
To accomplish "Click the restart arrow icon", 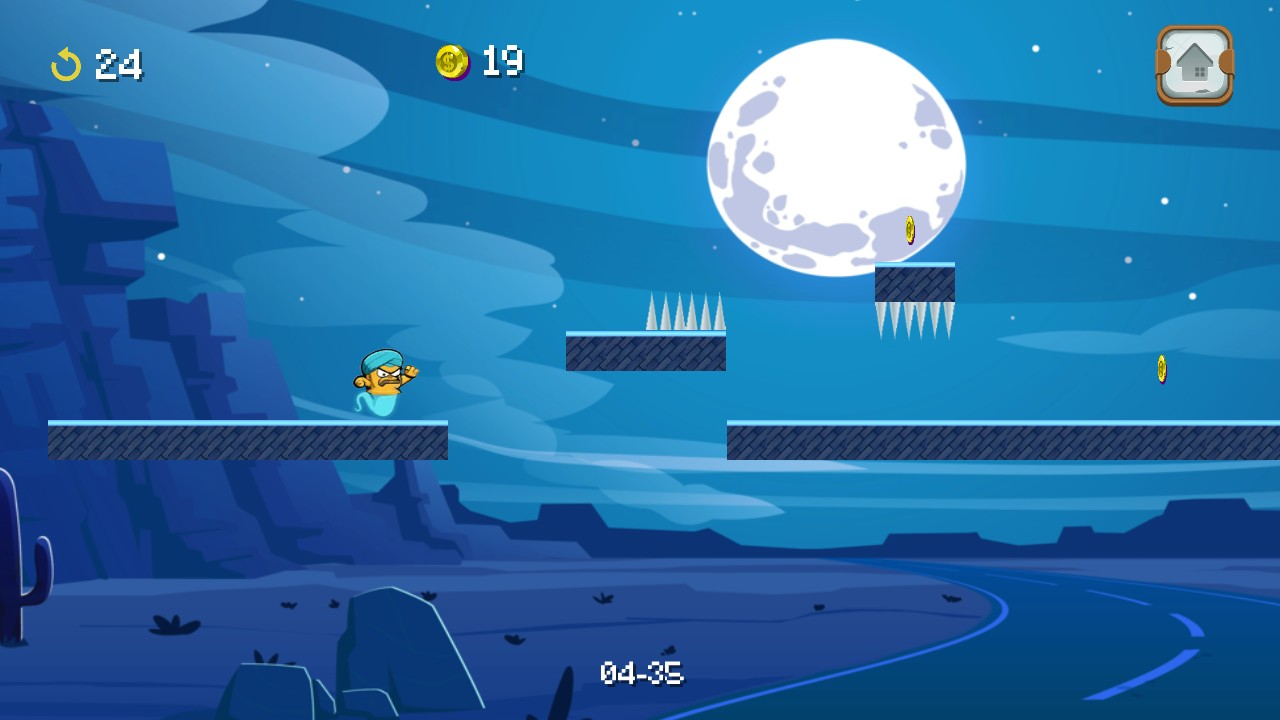I will click(x=66, y=64).
